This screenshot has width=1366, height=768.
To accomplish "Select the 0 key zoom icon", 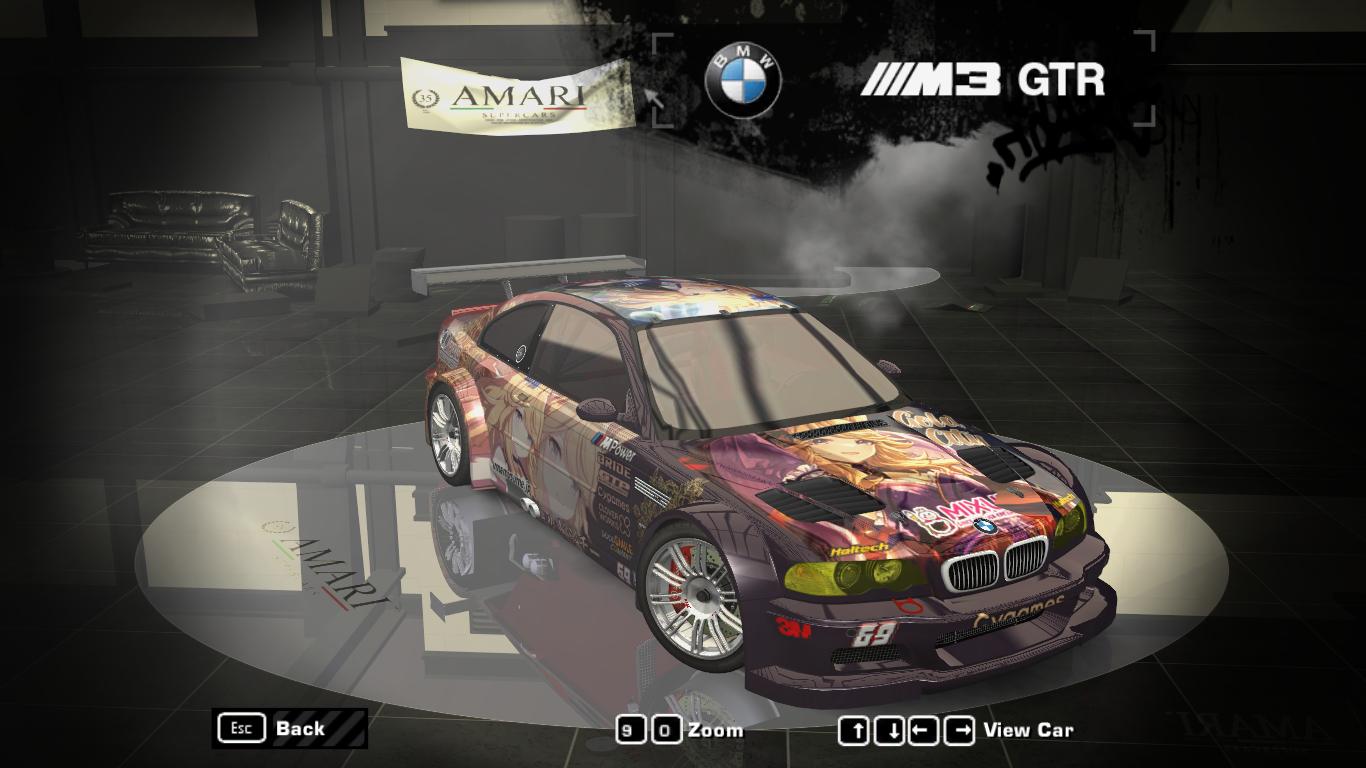I will [668, 730].
